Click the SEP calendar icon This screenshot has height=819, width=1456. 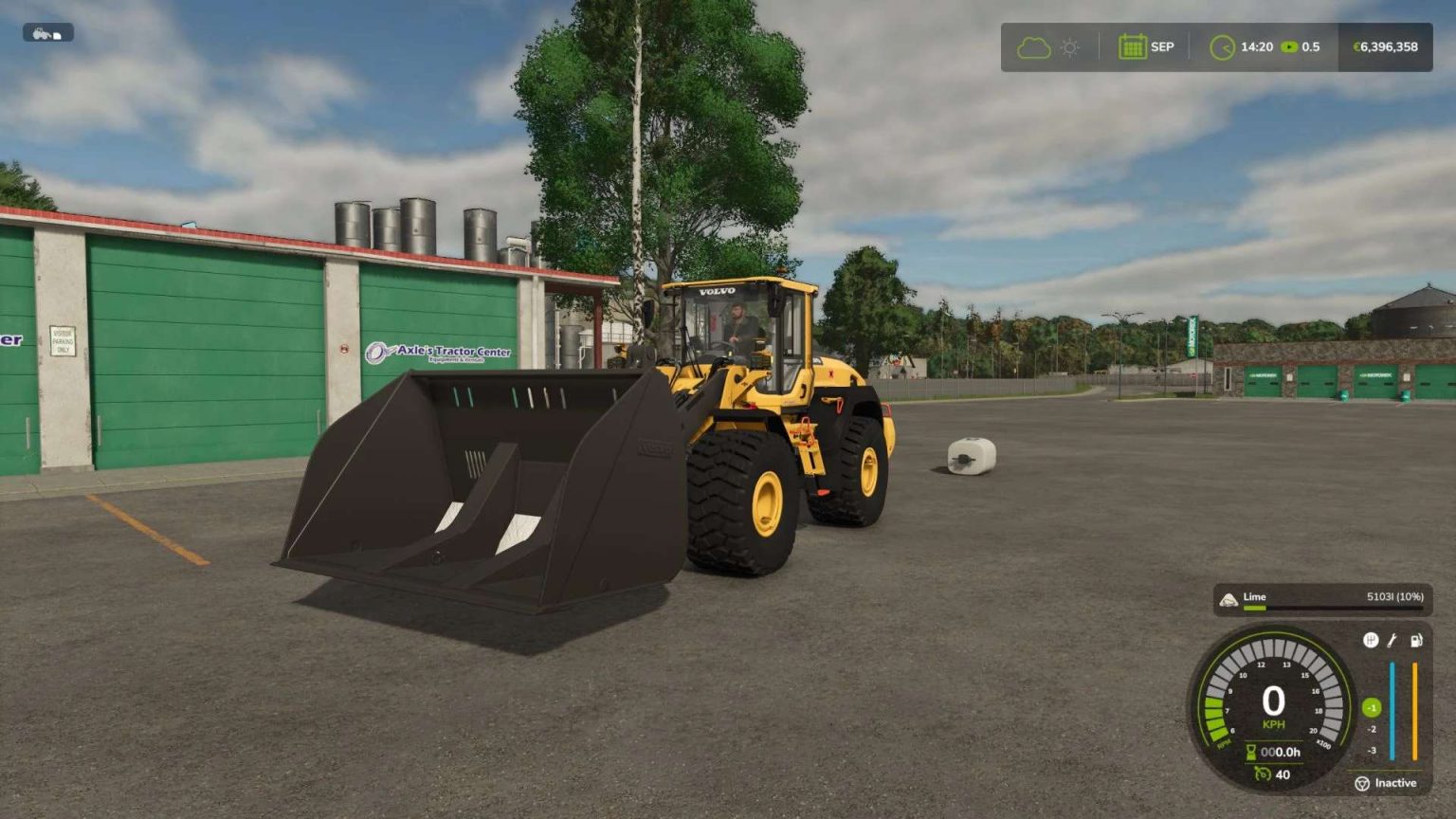click(x=1133, y=45)
